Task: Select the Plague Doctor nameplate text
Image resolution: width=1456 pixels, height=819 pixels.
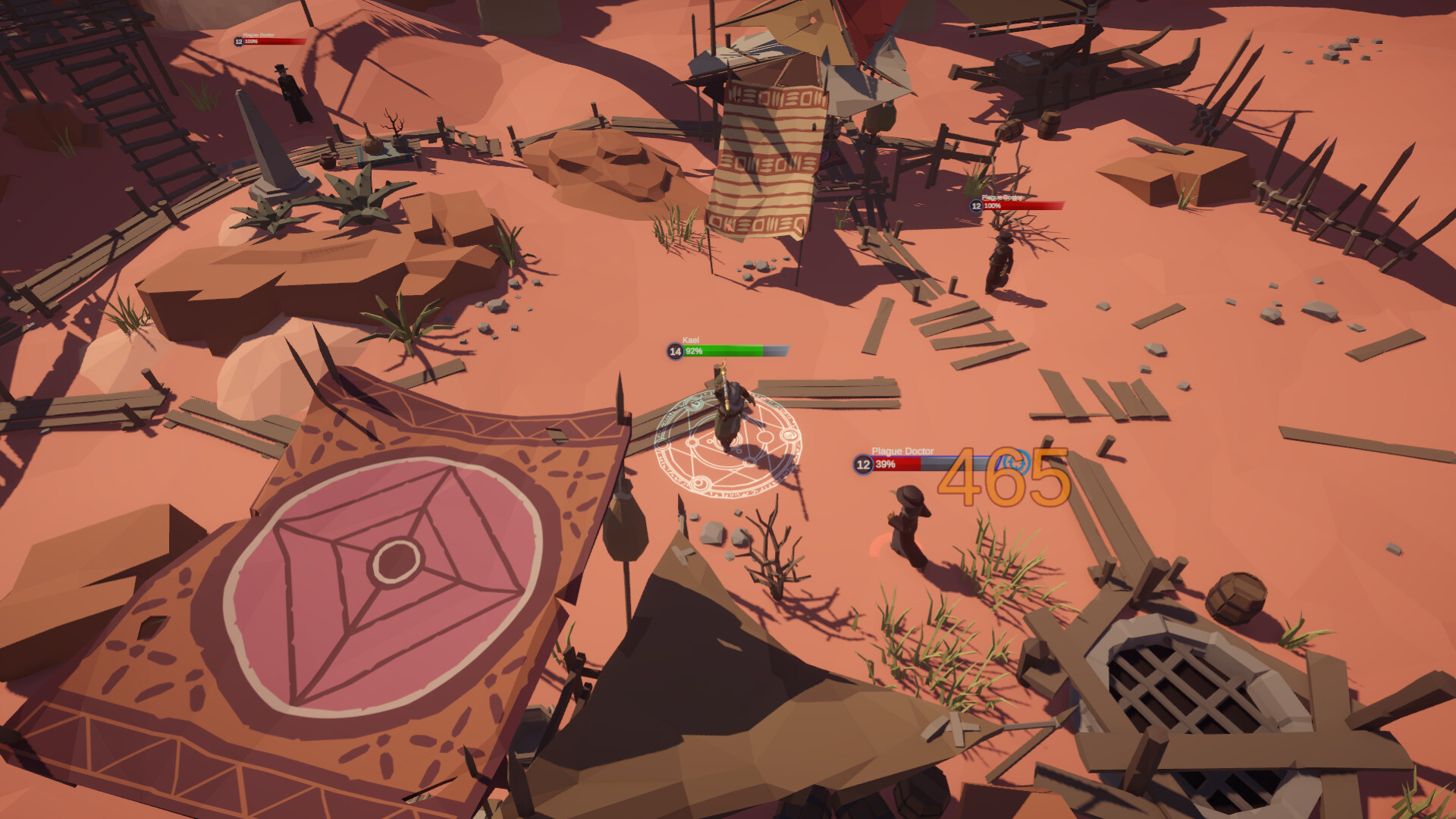Action: (904, 450)
